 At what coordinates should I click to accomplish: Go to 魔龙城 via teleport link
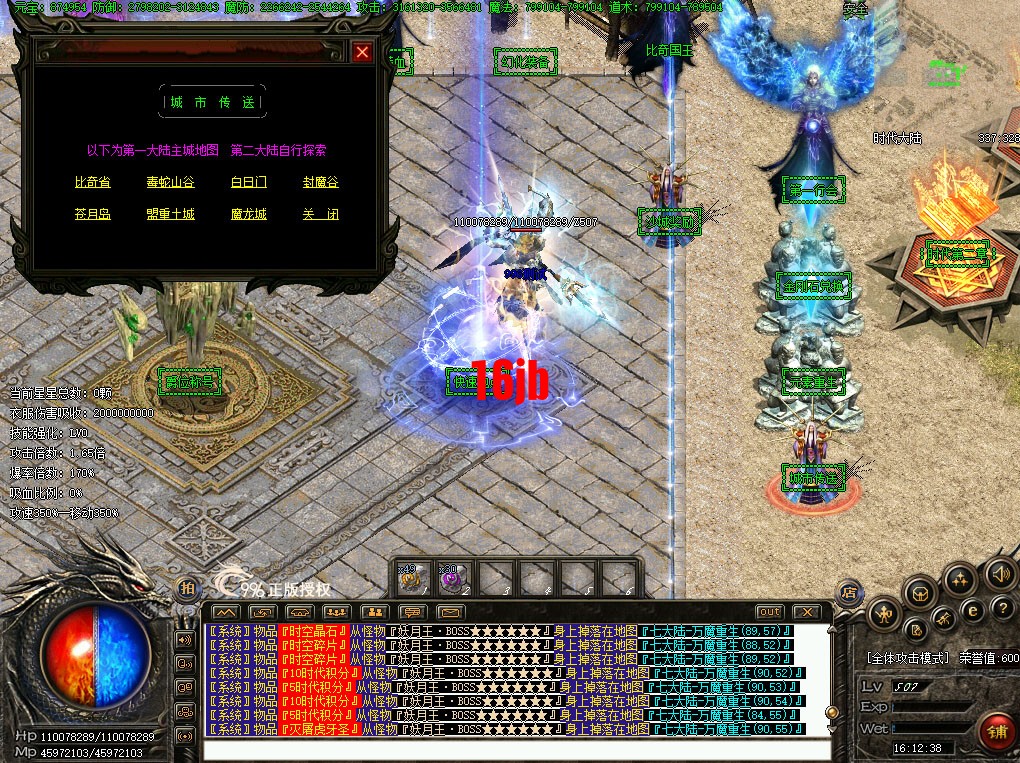[248, 214]
